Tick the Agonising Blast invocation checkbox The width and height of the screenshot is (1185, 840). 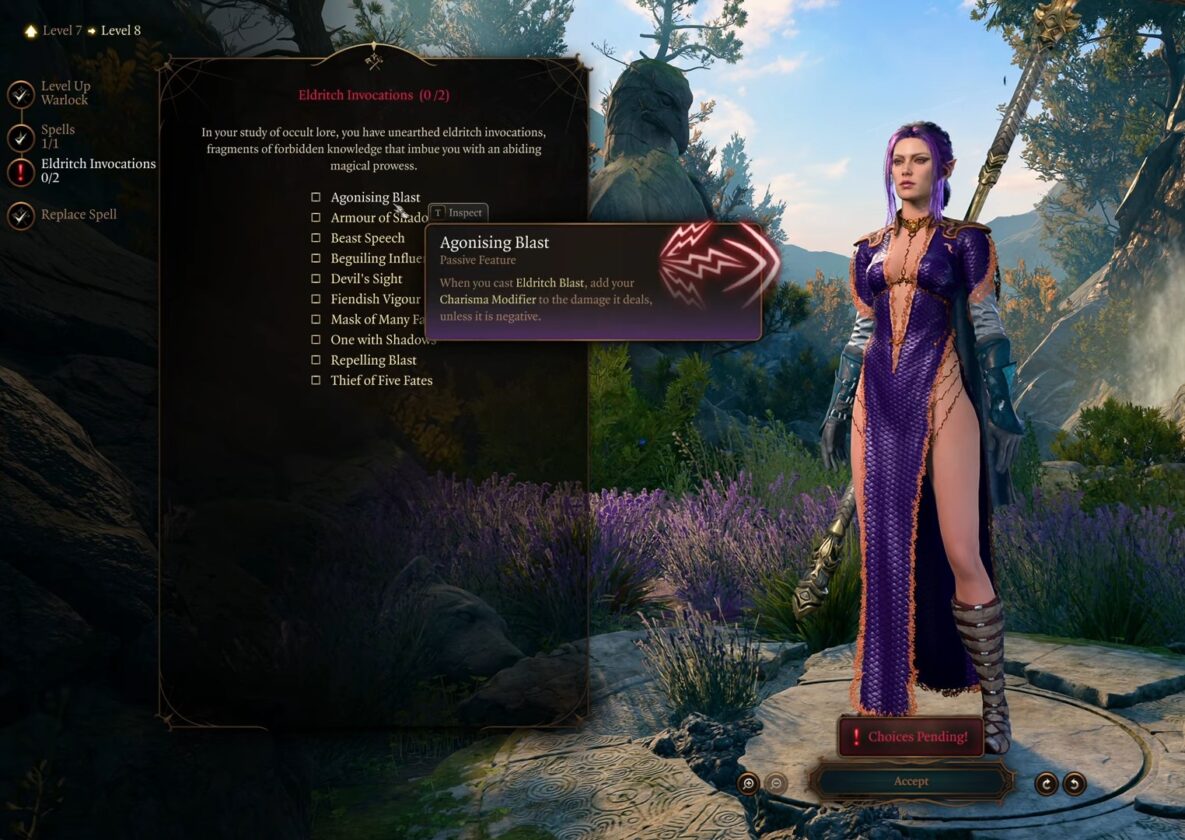tap(316, 198)
